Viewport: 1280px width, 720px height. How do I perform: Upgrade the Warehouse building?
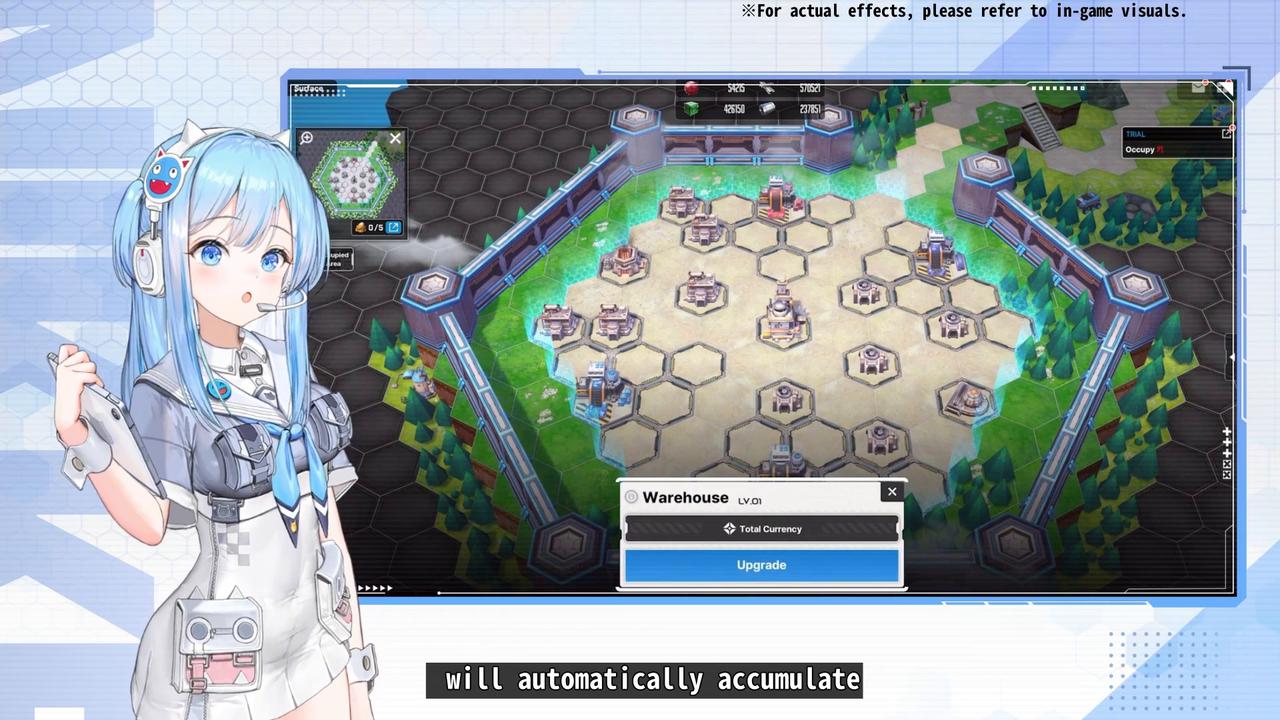761,565
